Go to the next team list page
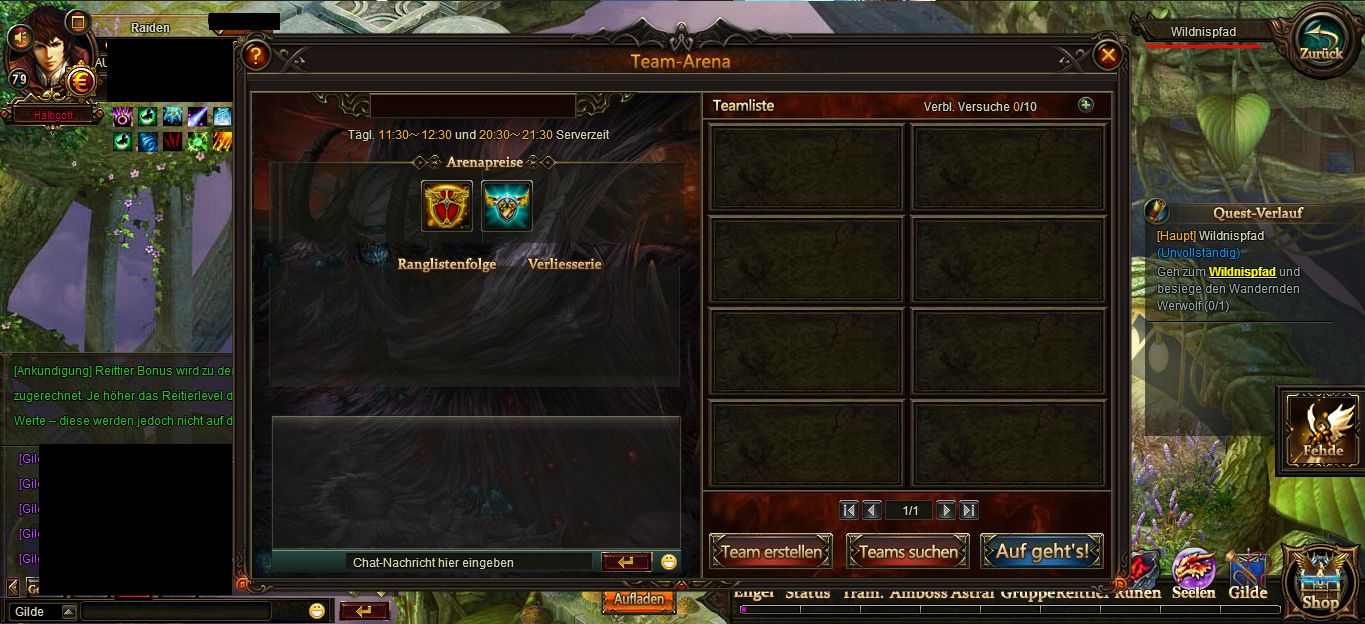 click(946, 510)
